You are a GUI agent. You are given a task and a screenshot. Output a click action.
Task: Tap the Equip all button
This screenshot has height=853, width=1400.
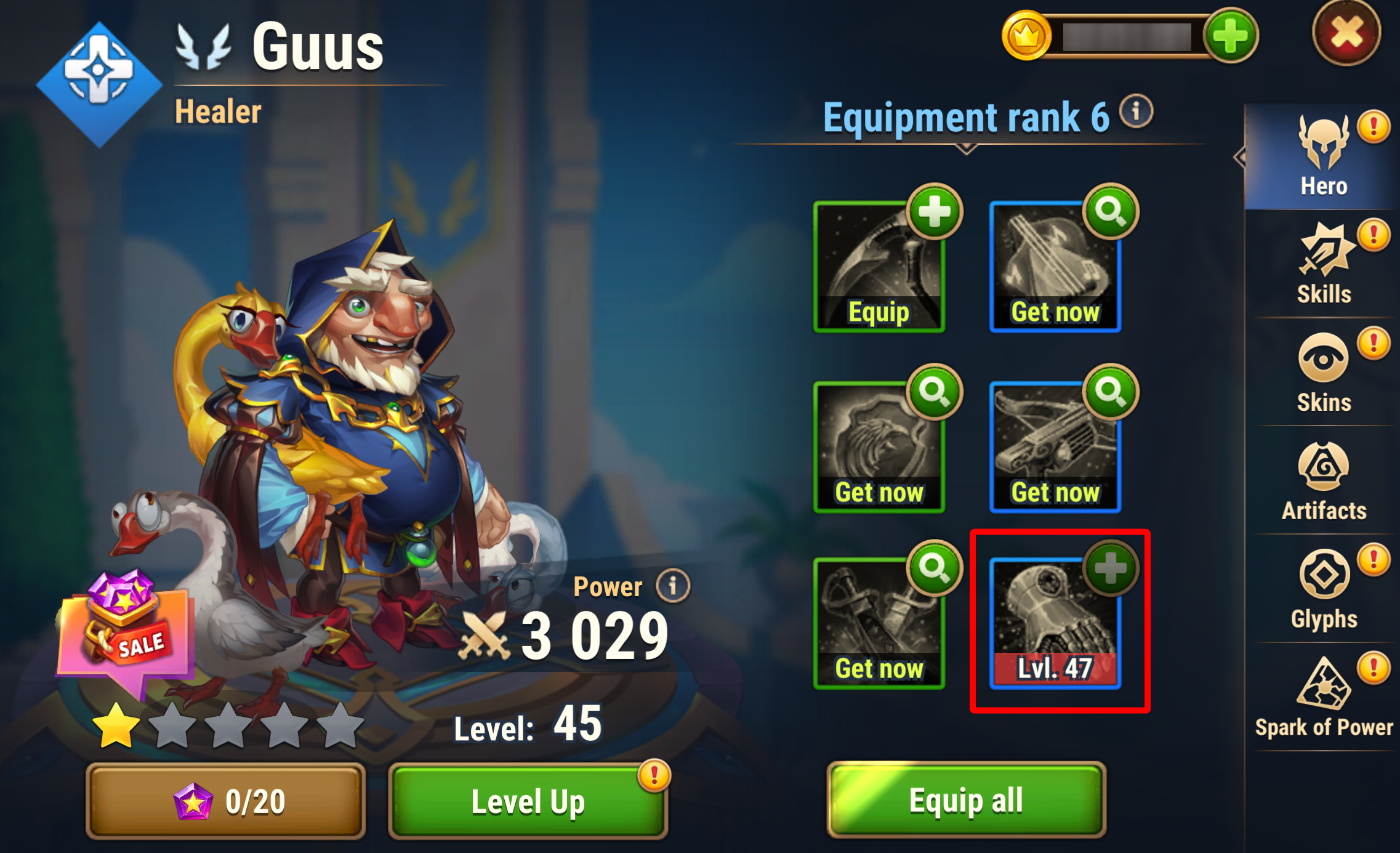(966, 800)
